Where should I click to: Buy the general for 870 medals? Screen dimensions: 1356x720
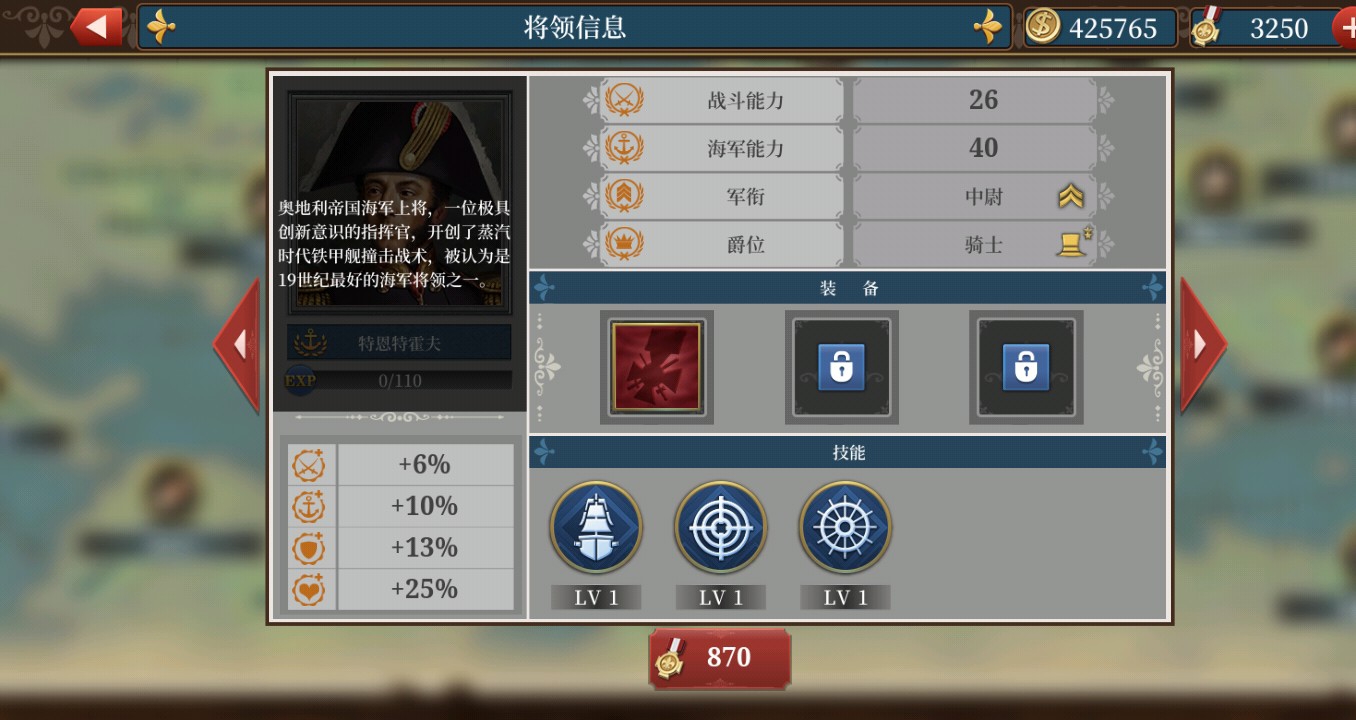coord(719,657)
